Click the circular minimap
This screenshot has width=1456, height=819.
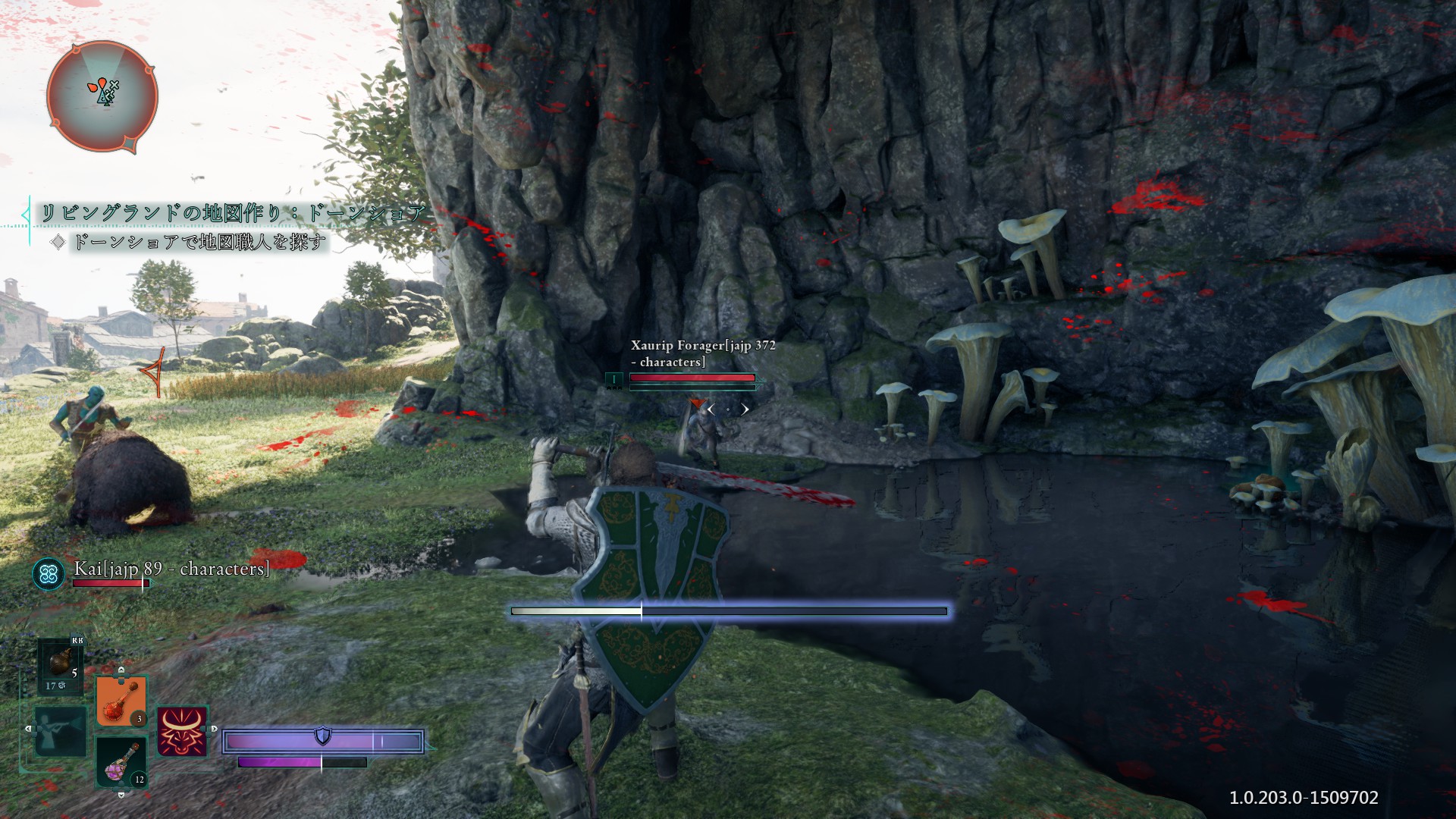click(x=102, y=96)
